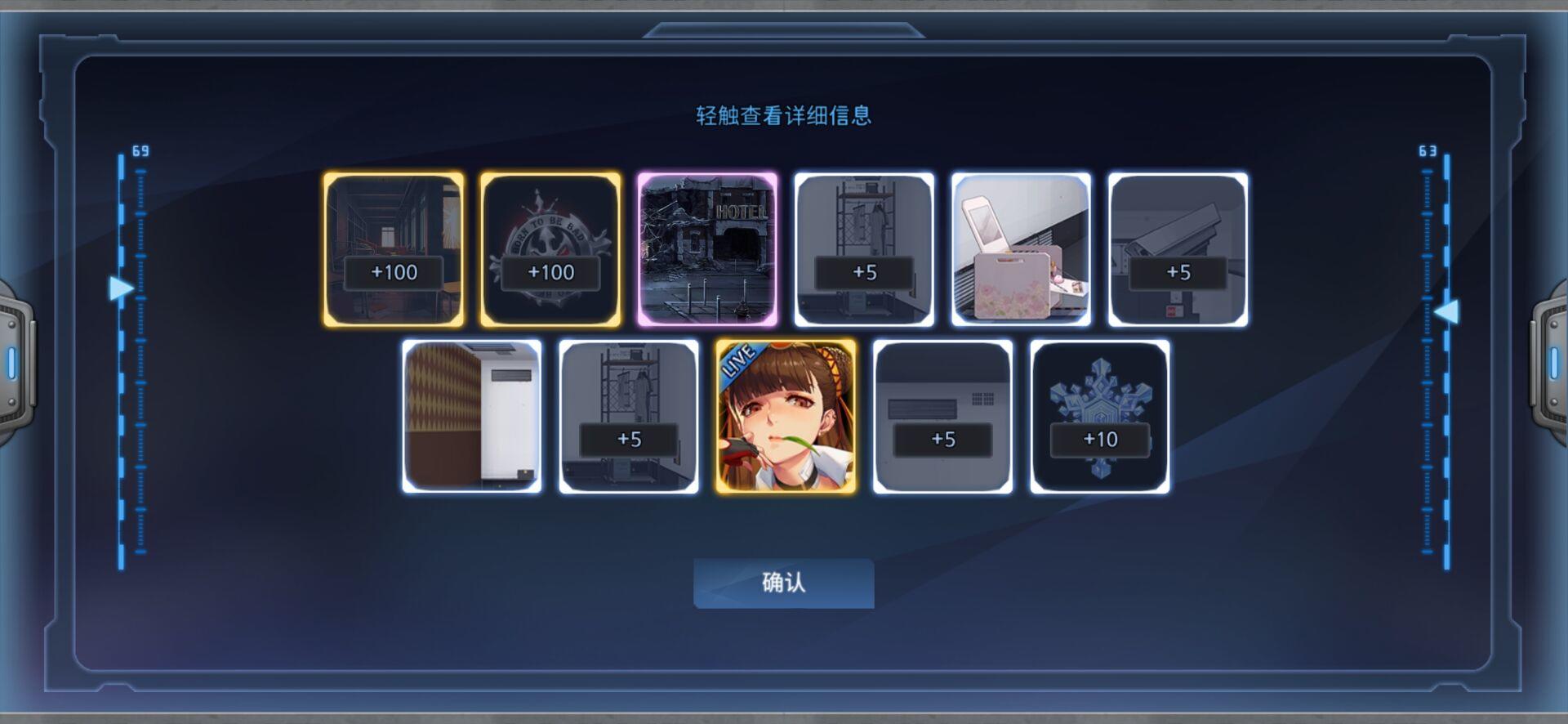View the appliance reward showing +5
The image size is (1568, 724).
point(942,417)
